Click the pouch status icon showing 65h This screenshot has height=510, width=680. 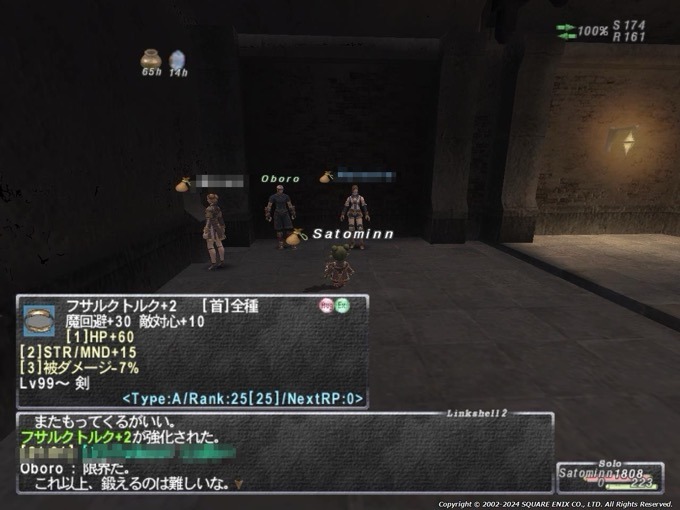[x=151, y=59]
